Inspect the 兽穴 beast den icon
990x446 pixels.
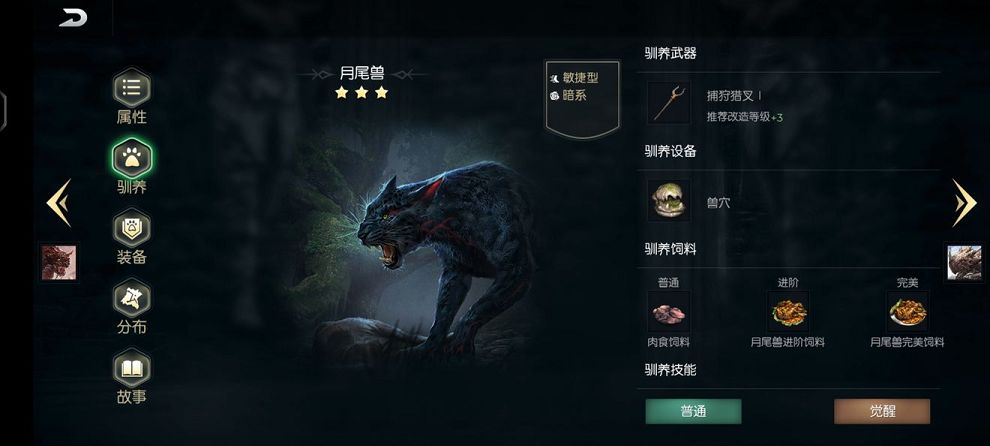click(x=668, y=201)
